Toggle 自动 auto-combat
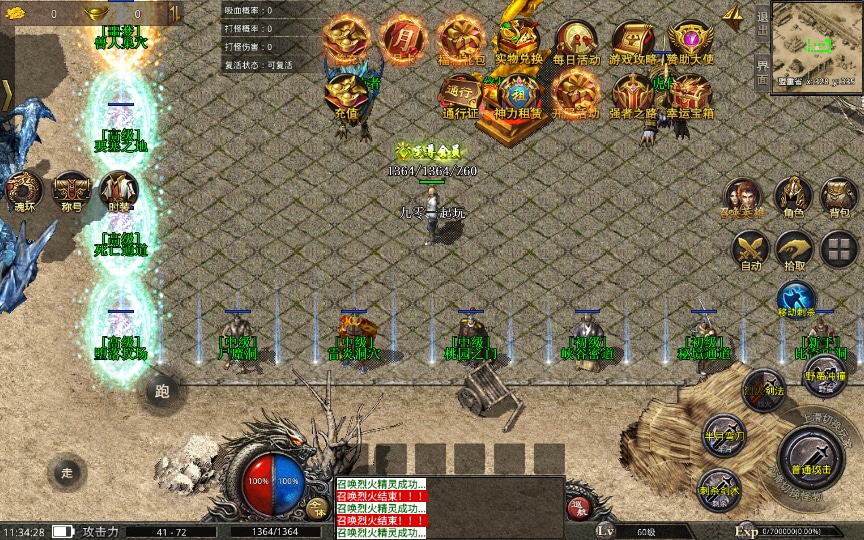864x540 pixels. pyautogui.click(x=749, y=248)
